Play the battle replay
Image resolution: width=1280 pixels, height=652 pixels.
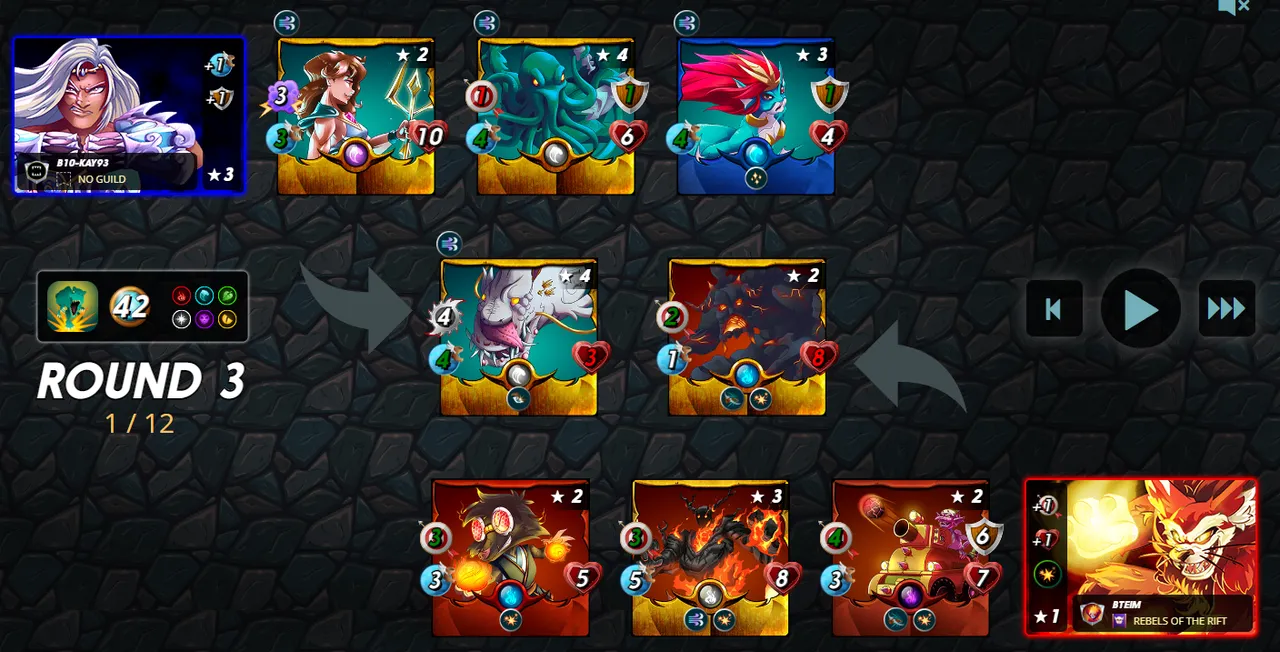[x=1140, y=309]
